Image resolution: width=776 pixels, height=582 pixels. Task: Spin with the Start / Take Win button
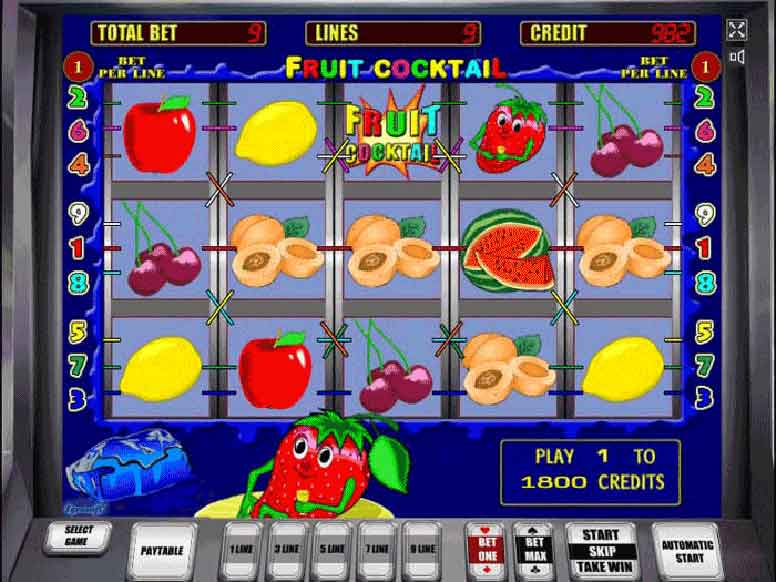coord(600,551)
